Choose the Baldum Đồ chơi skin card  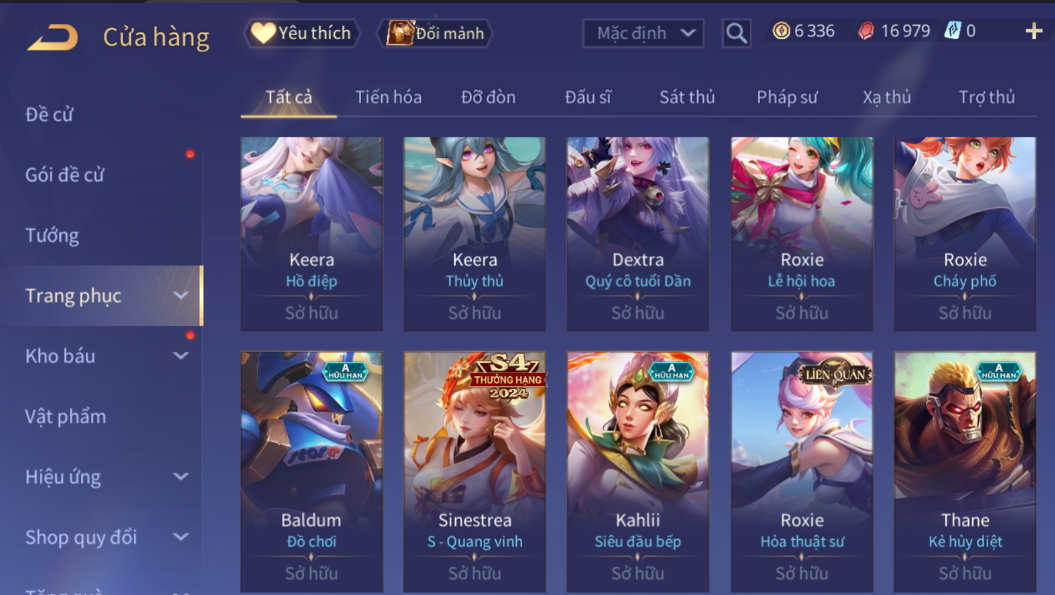[x=311, y=470]
